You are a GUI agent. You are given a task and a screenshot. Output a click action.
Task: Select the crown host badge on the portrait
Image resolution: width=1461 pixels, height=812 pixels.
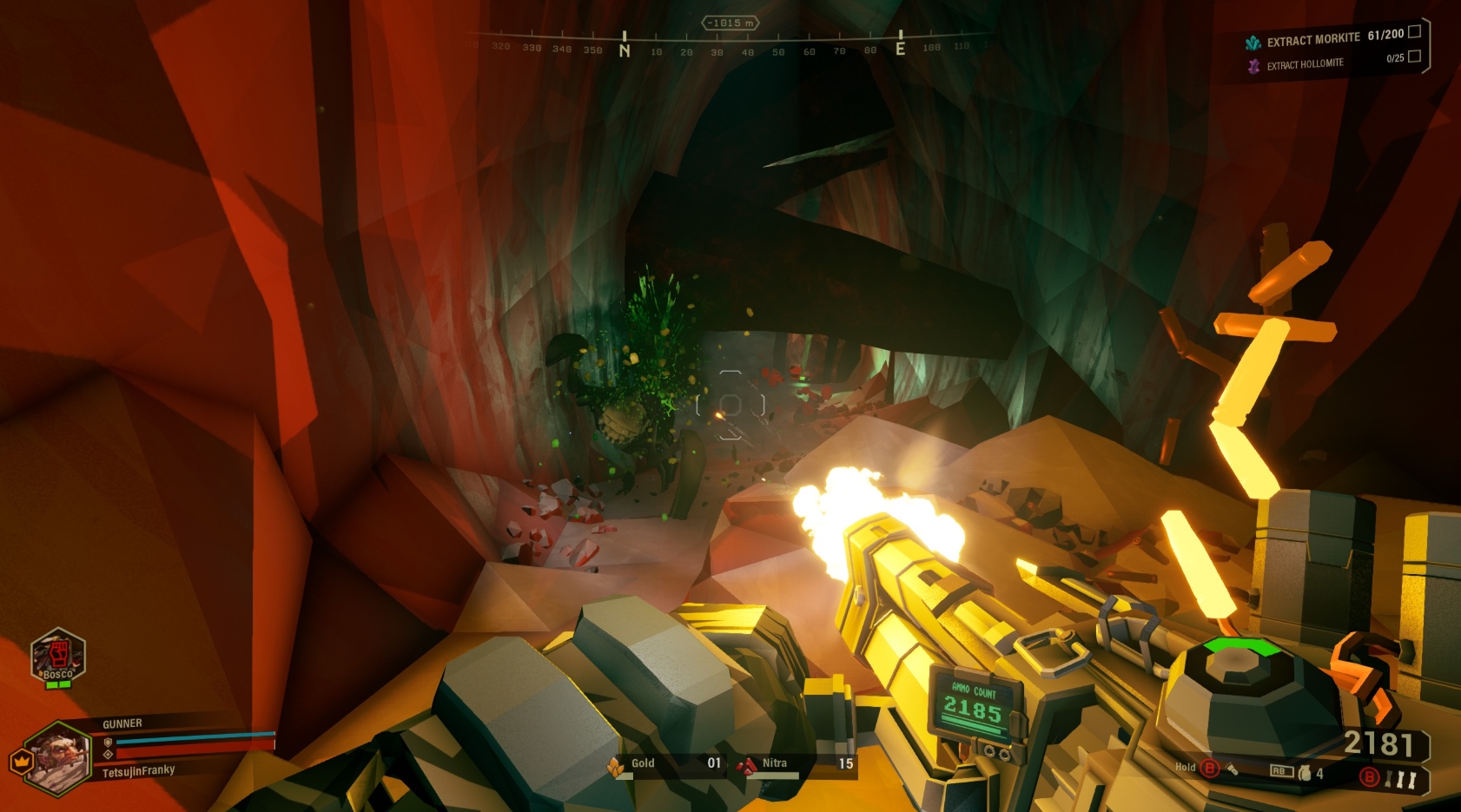(x=21, y=762)
